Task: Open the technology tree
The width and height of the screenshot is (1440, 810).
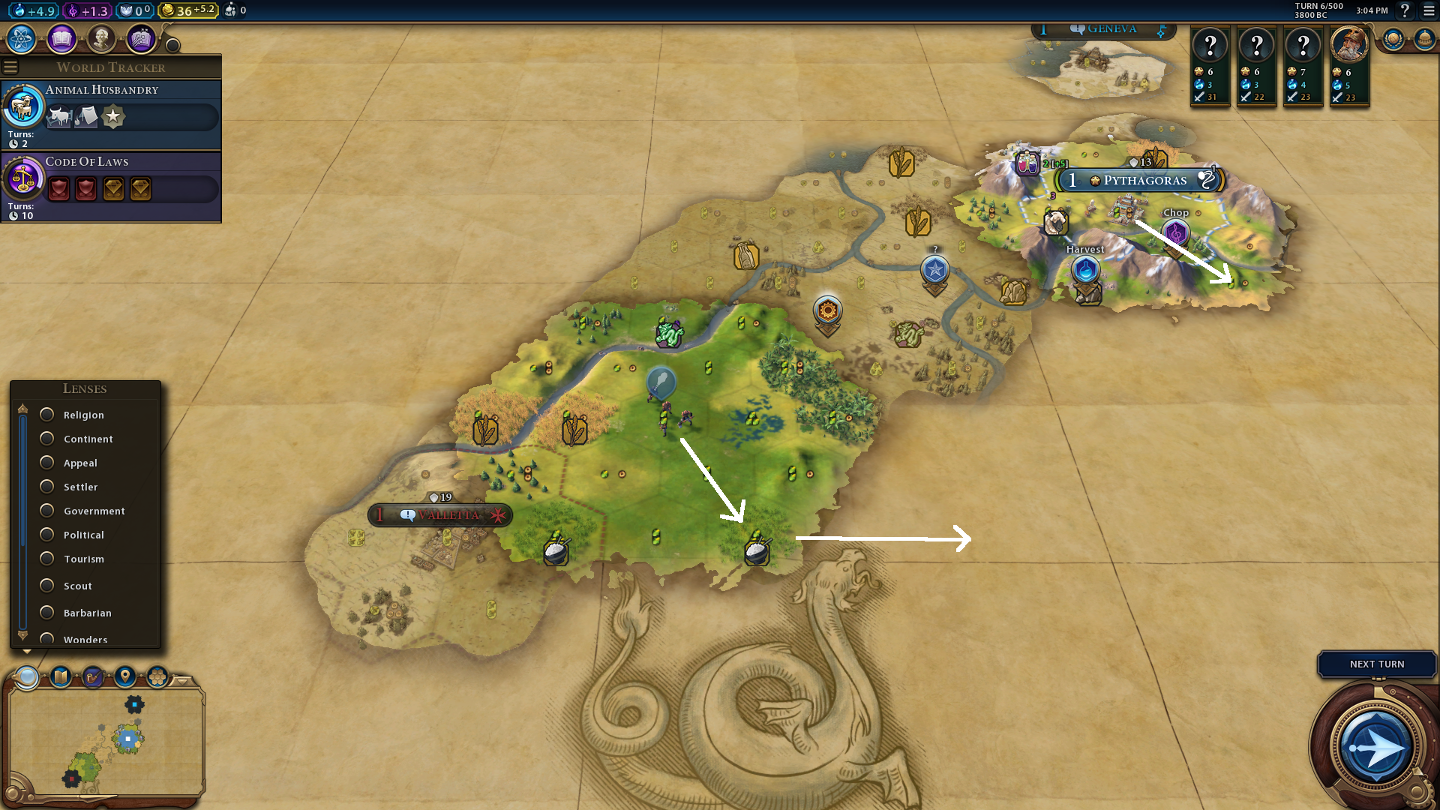Action: pyautogui.click(x=21, y=39)
